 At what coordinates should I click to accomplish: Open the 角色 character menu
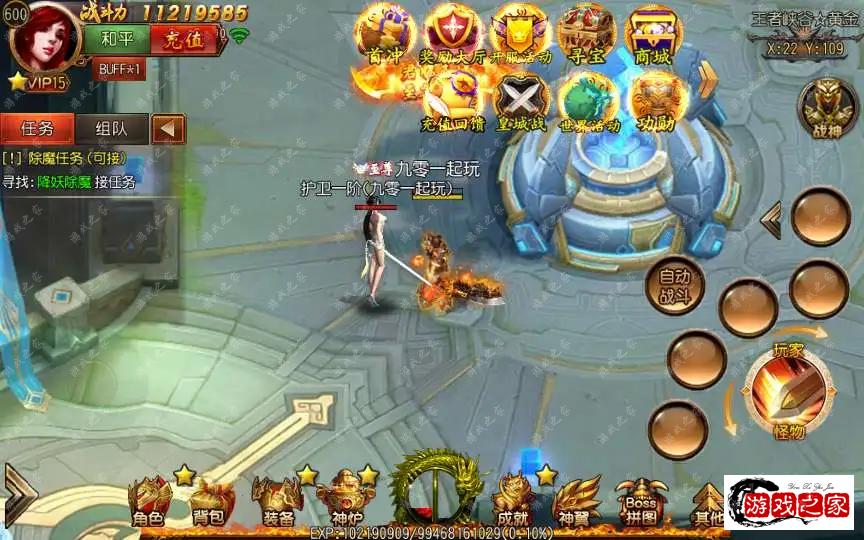tap(148, 502)
